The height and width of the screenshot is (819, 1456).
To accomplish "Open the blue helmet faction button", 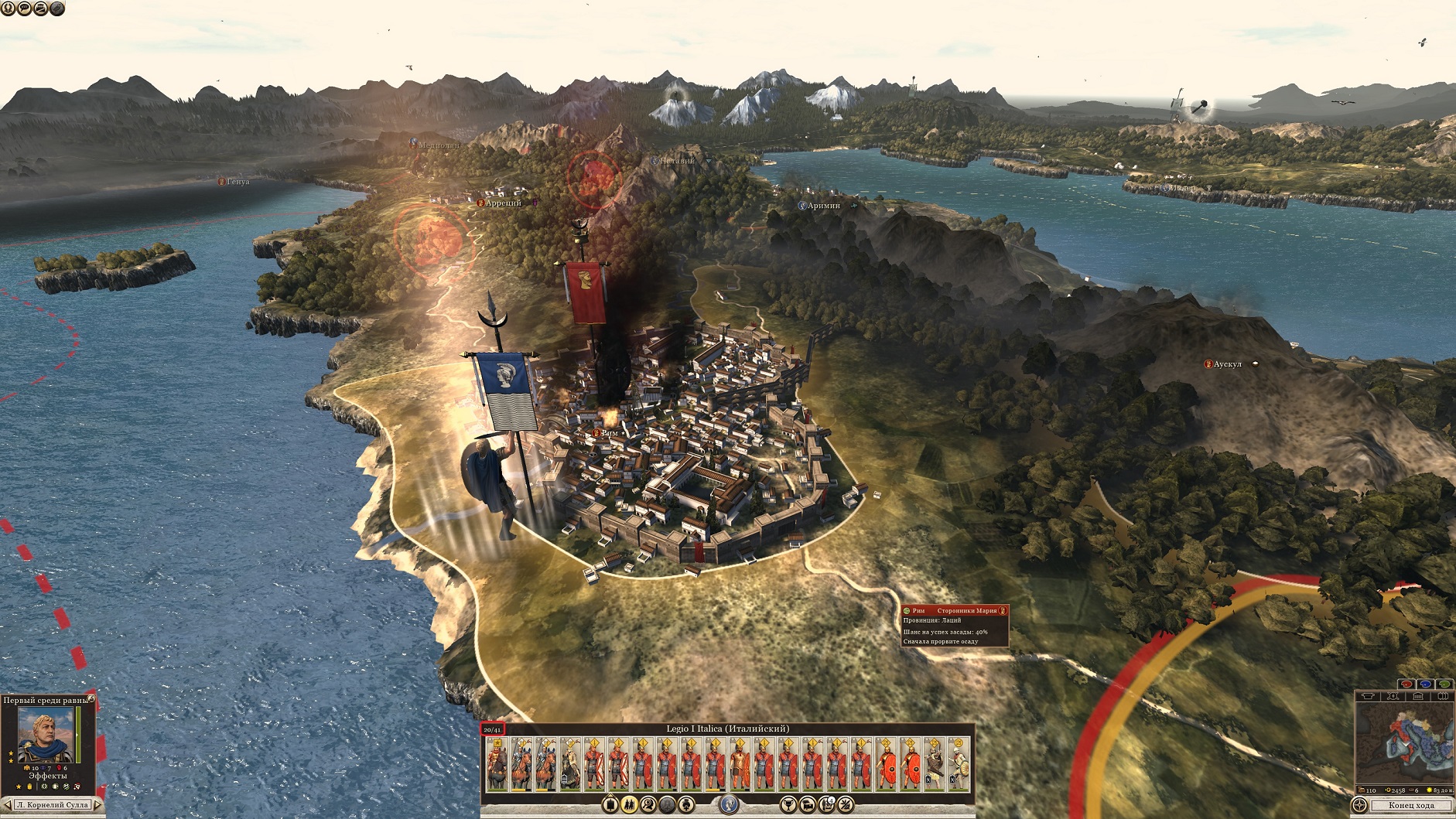I will click(727, 805).
